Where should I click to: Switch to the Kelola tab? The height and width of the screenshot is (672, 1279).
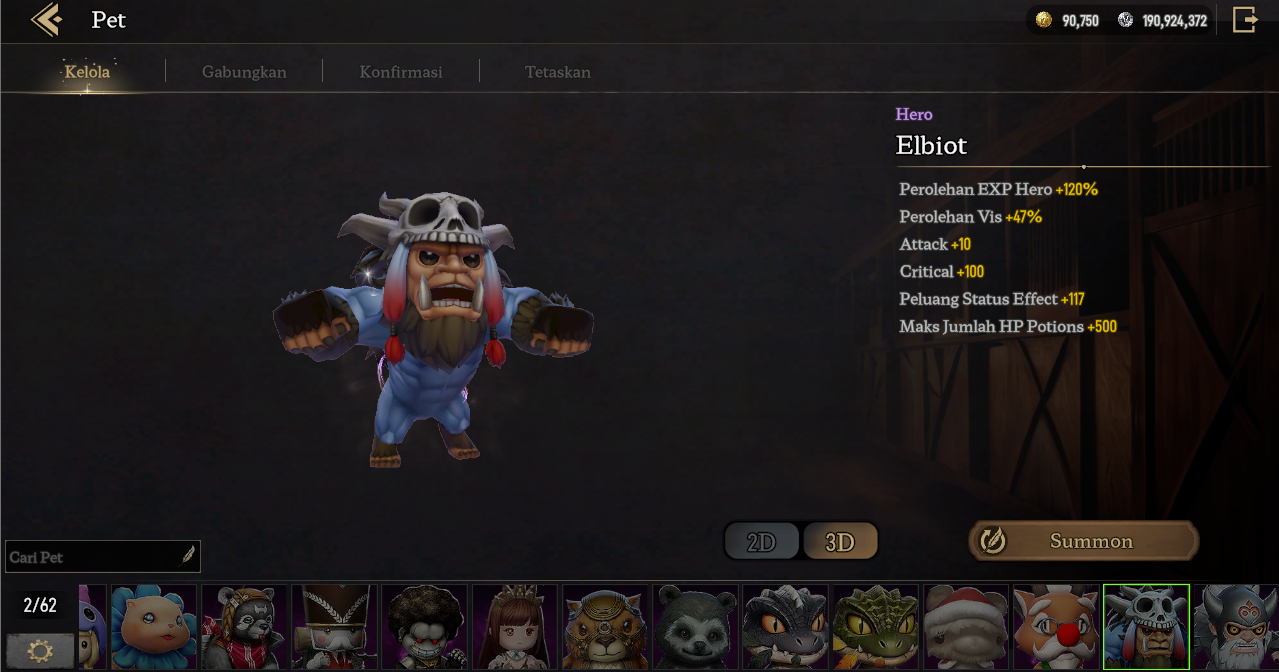[87, 72]
